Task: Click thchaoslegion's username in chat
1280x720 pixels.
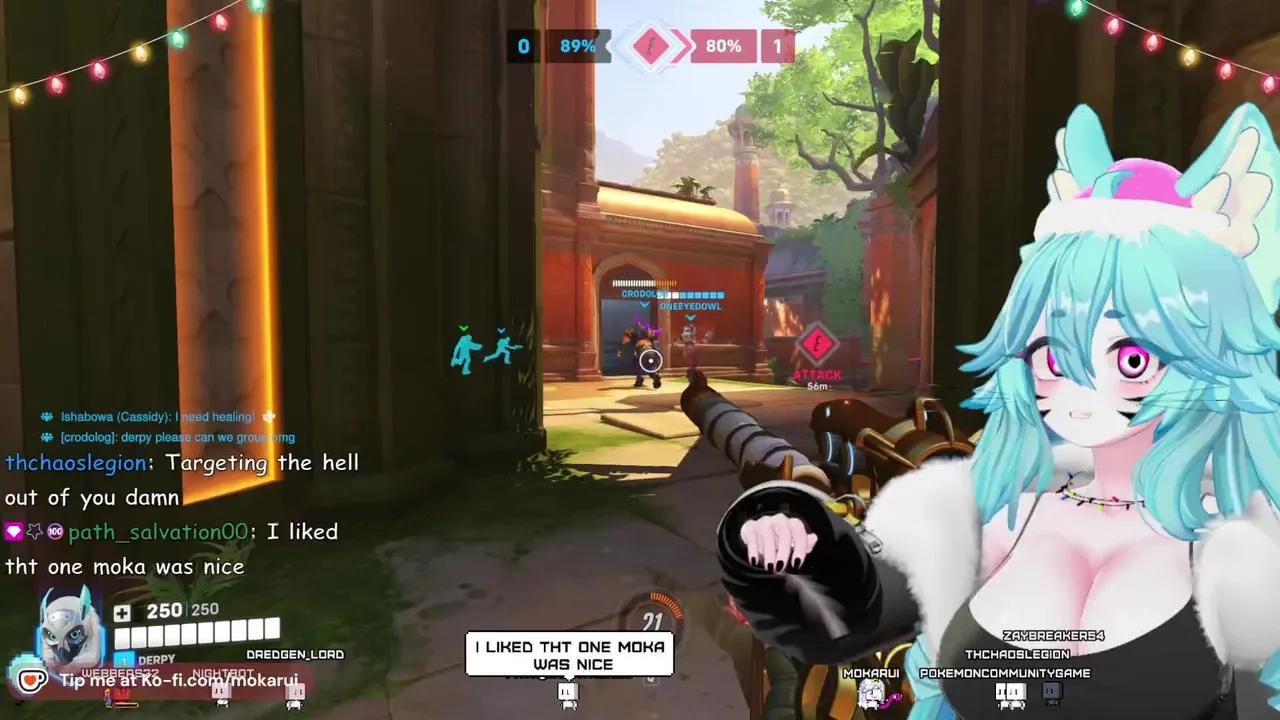Action: 75,463
